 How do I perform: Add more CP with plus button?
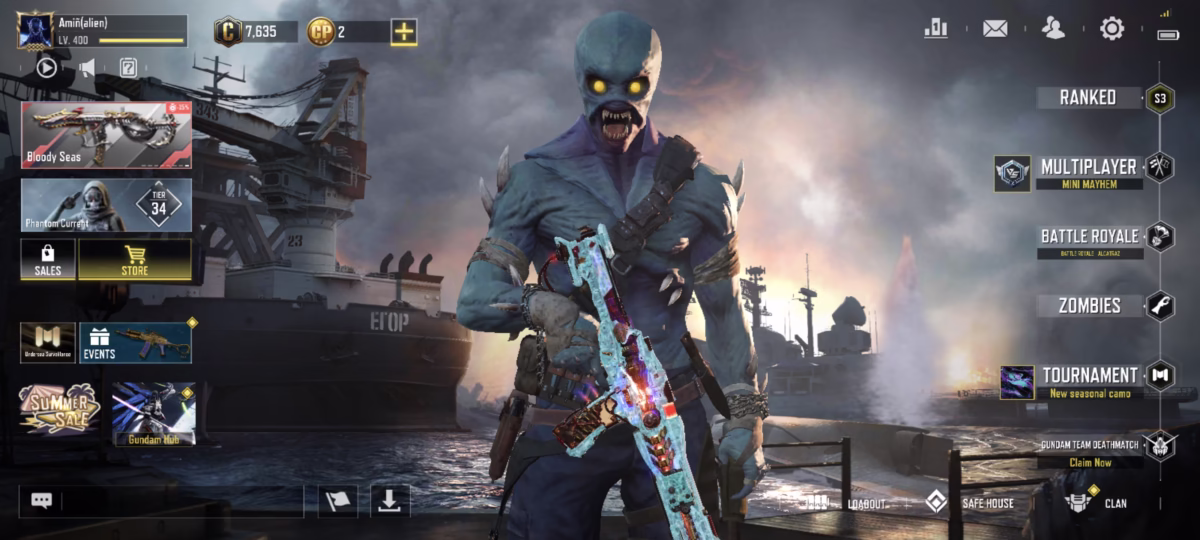404,32
